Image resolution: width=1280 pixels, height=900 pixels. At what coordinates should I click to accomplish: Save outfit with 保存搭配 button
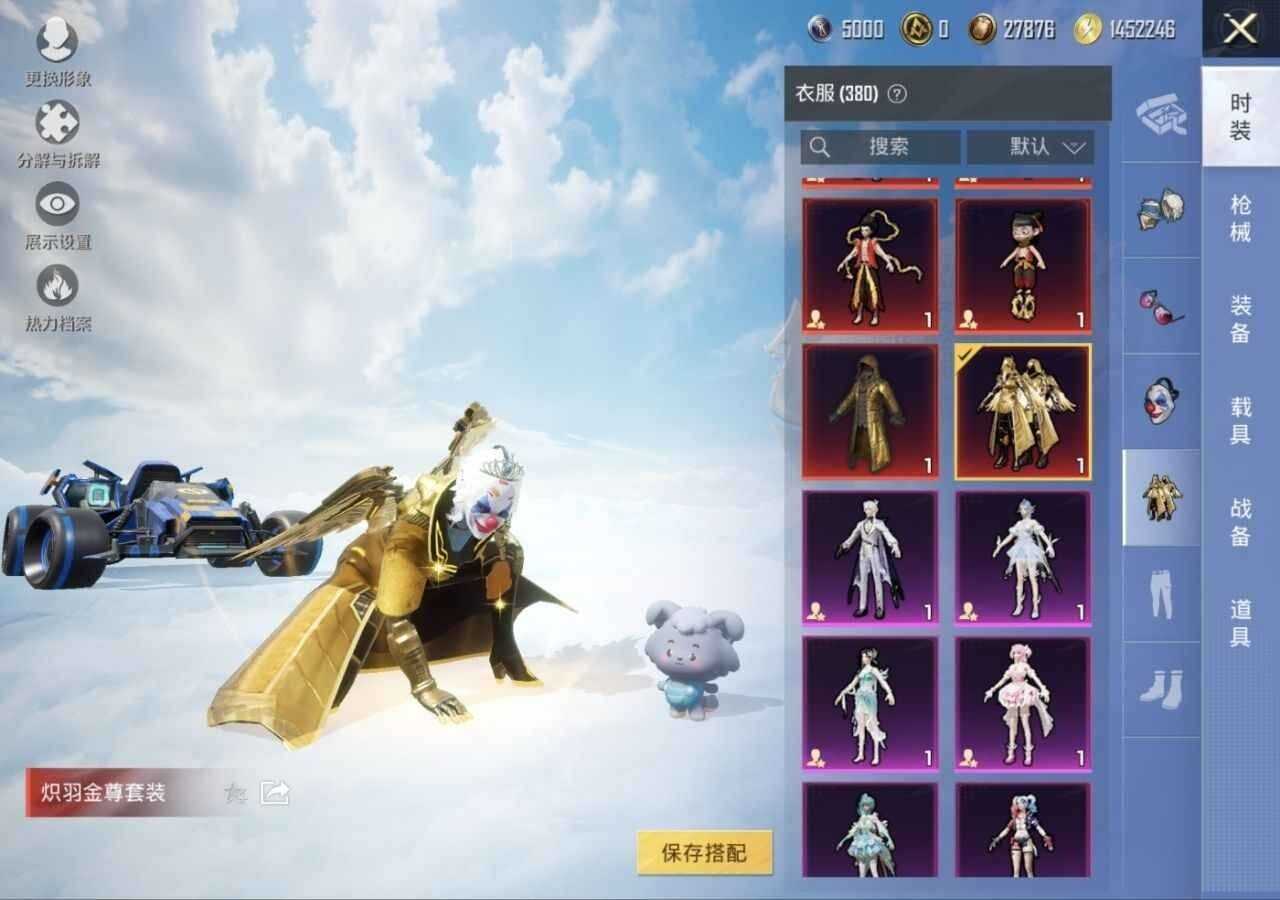coord(705,853)
